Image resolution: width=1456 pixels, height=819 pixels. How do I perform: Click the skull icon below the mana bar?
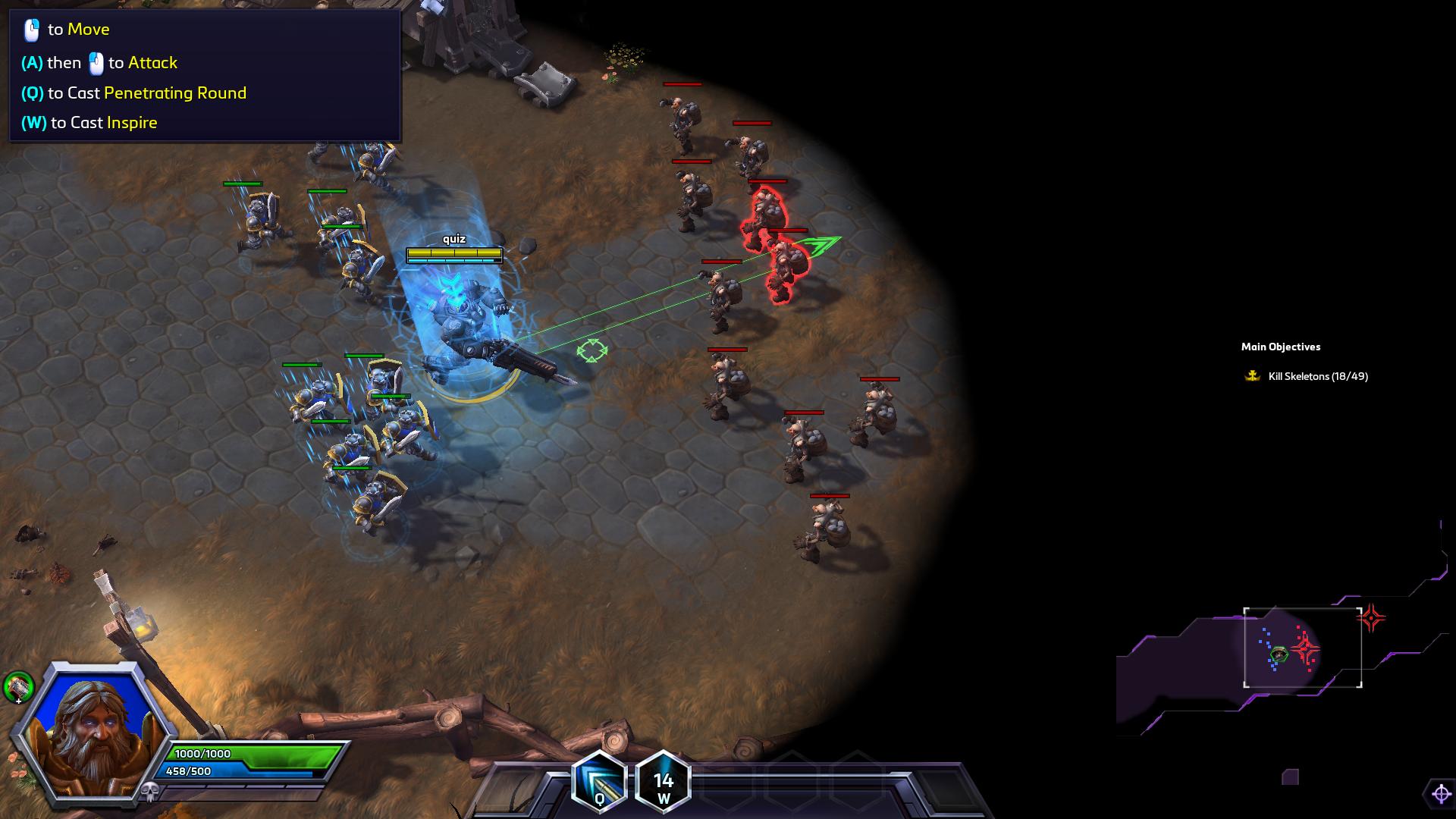pyautogui.click(x=149, y=792)
